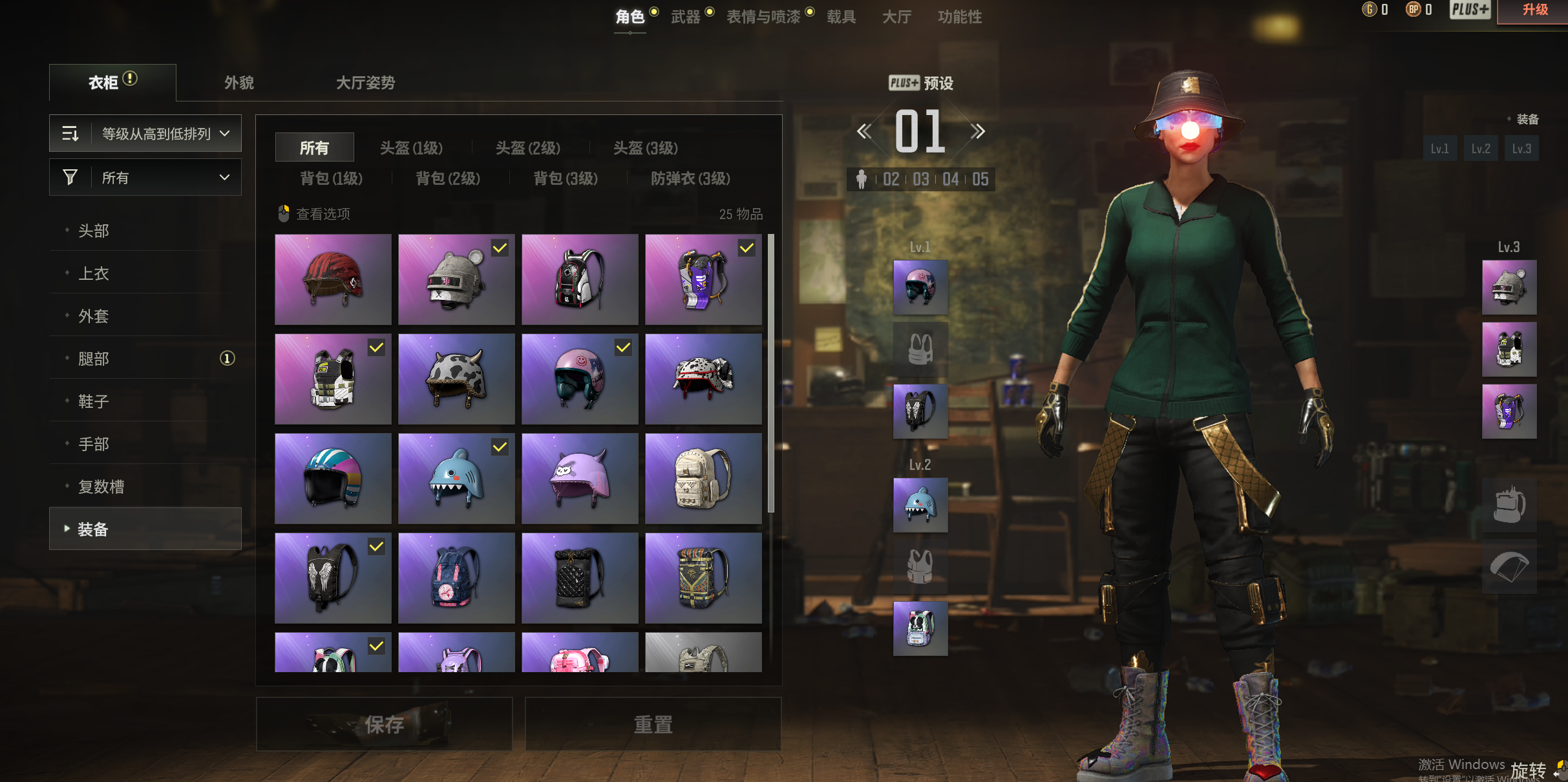Select the red striped helmet skin
This screenshot has height=782, width=1568.
coord(333,279)
